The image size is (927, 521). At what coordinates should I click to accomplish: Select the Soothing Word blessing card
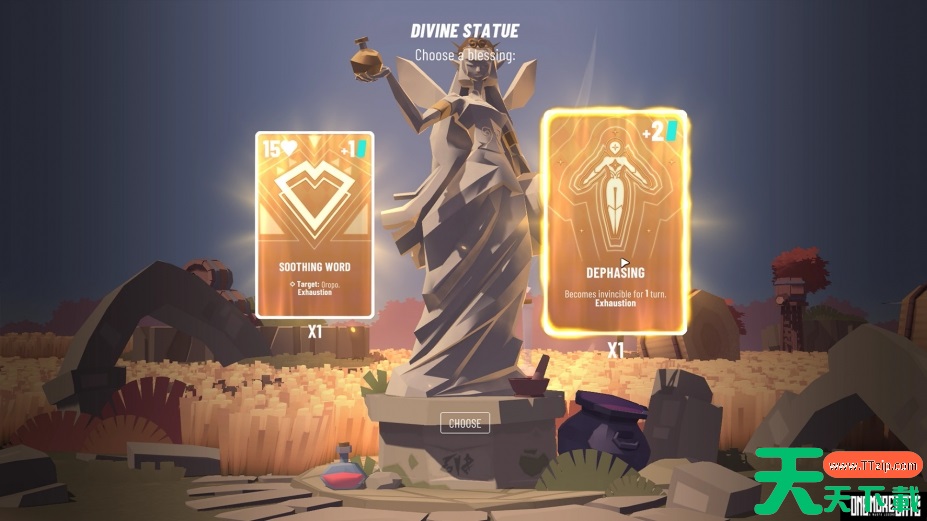click(x=314, y=225)
